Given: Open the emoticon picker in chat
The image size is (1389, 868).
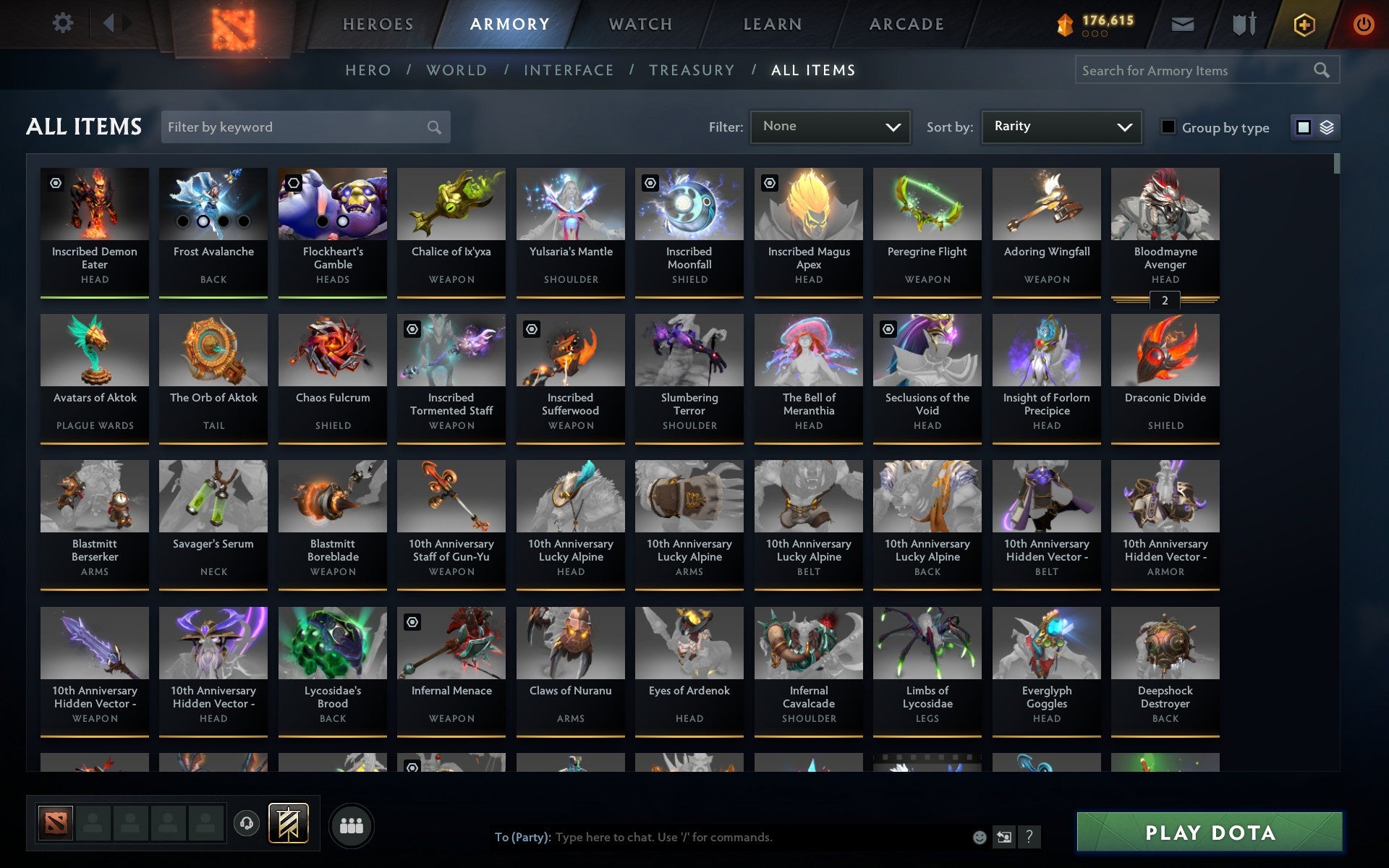Looking at the screenshot, I should point(980,837).
